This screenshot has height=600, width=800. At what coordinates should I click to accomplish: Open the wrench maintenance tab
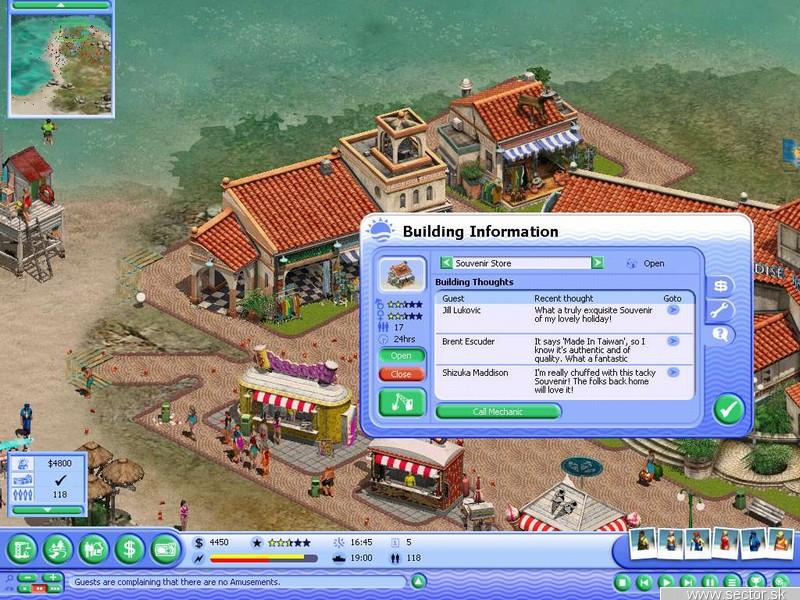[719, 310]
